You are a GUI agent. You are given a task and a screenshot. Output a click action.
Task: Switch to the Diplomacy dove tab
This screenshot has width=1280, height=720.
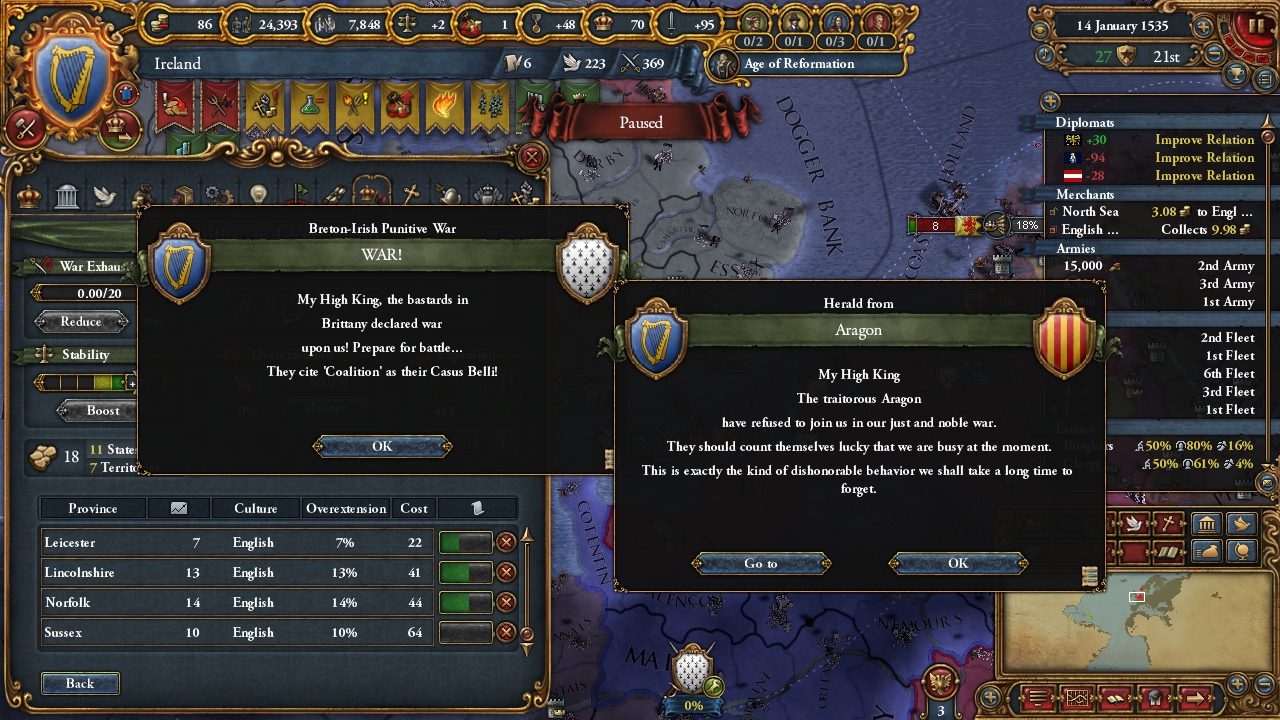click(x=106, y=196)
